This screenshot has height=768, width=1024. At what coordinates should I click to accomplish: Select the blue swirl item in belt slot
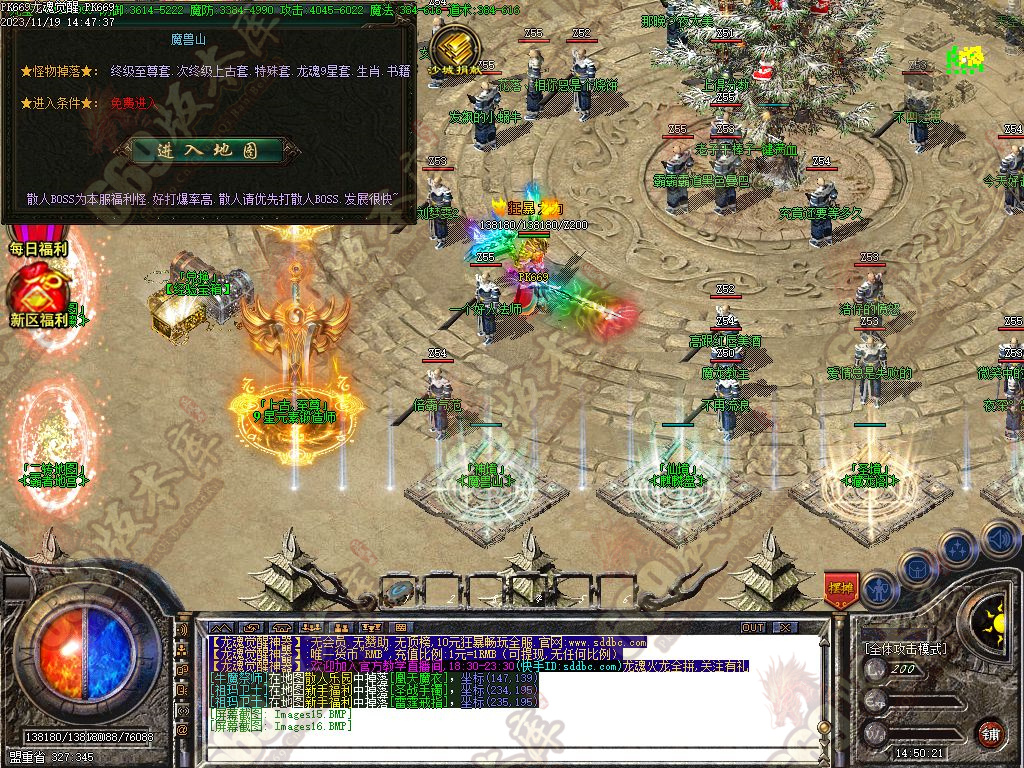tap(401, 590)
